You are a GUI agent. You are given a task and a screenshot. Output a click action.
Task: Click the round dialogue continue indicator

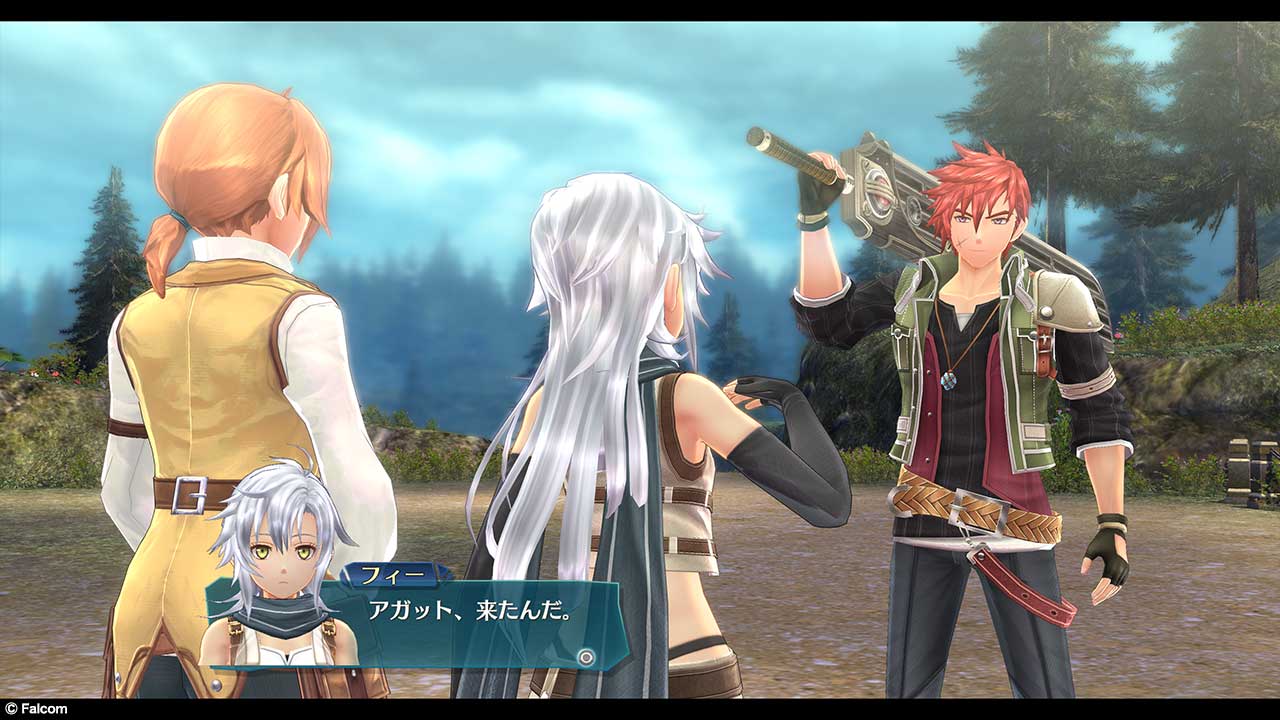[587, 657]
